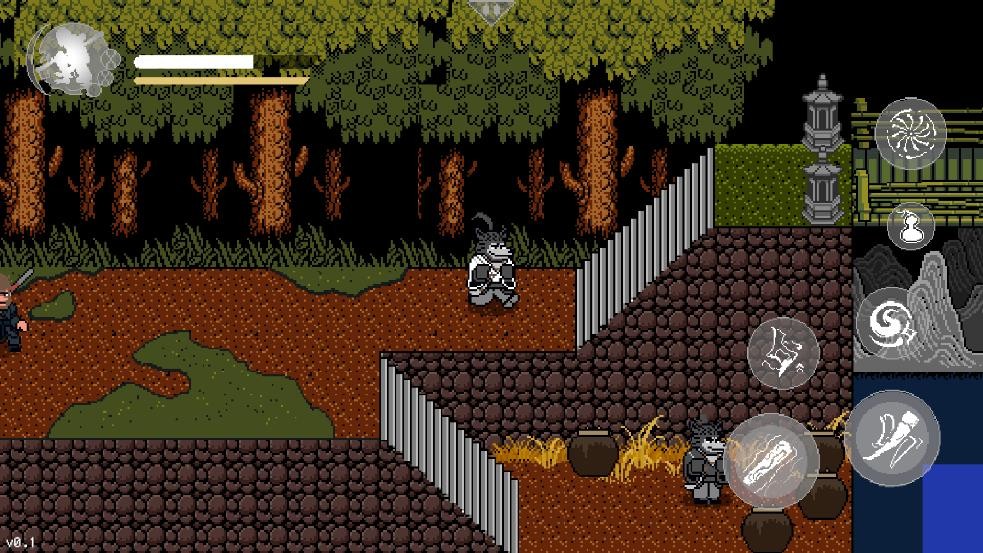Activate the heavy strike slash button

893,437
